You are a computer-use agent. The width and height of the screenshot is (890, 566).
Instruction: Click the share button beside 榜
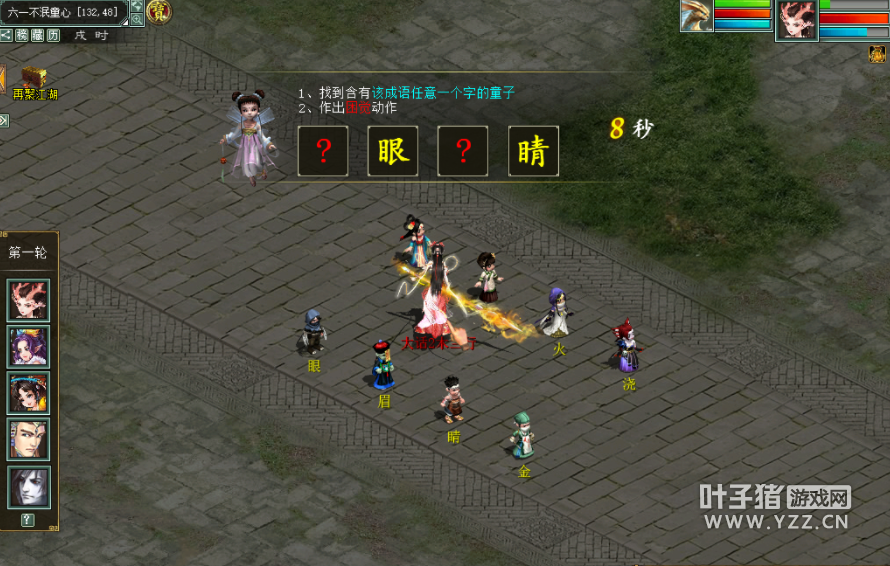point(6,35)
